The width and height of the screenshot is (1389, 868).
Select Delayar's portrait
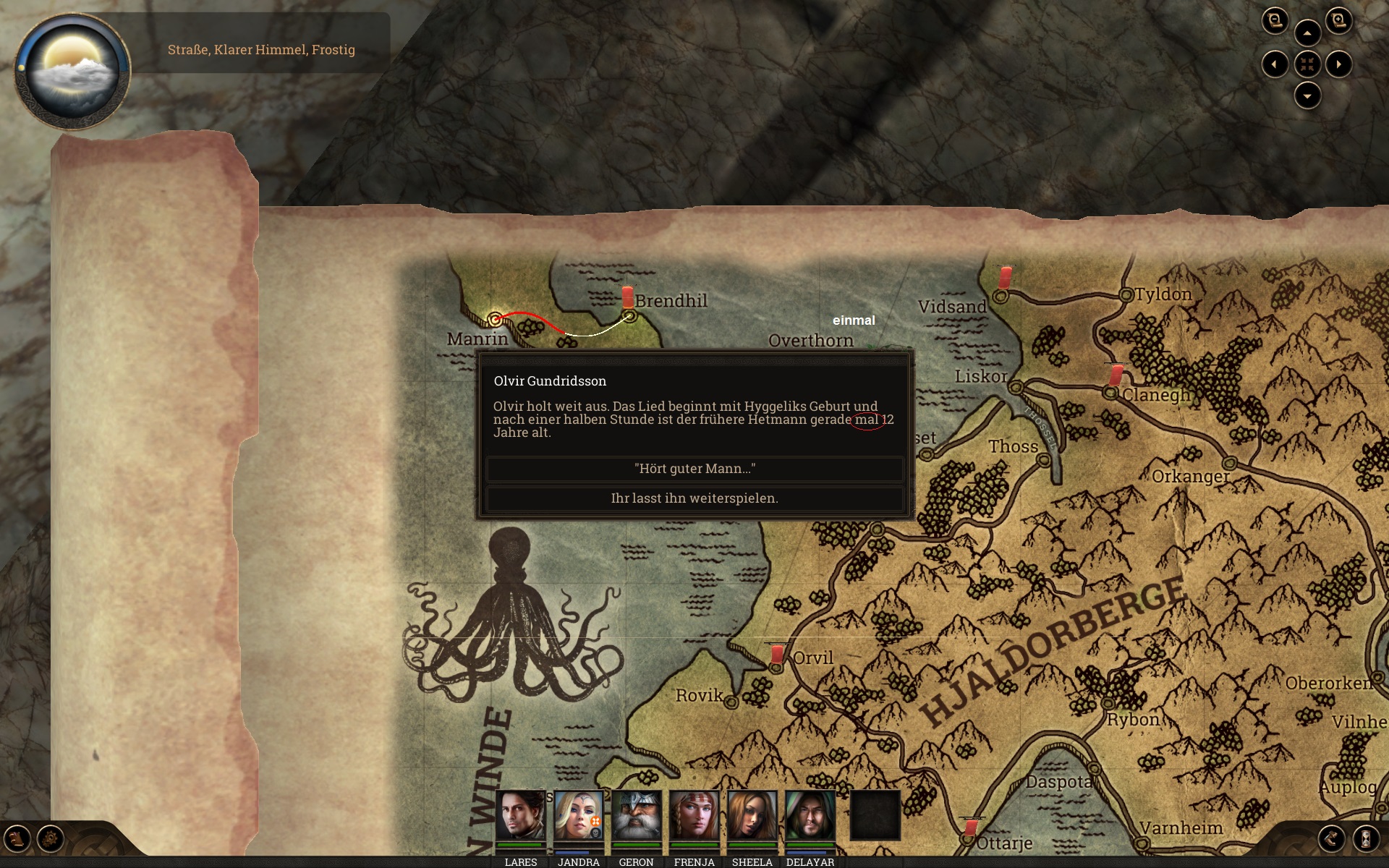810,815
